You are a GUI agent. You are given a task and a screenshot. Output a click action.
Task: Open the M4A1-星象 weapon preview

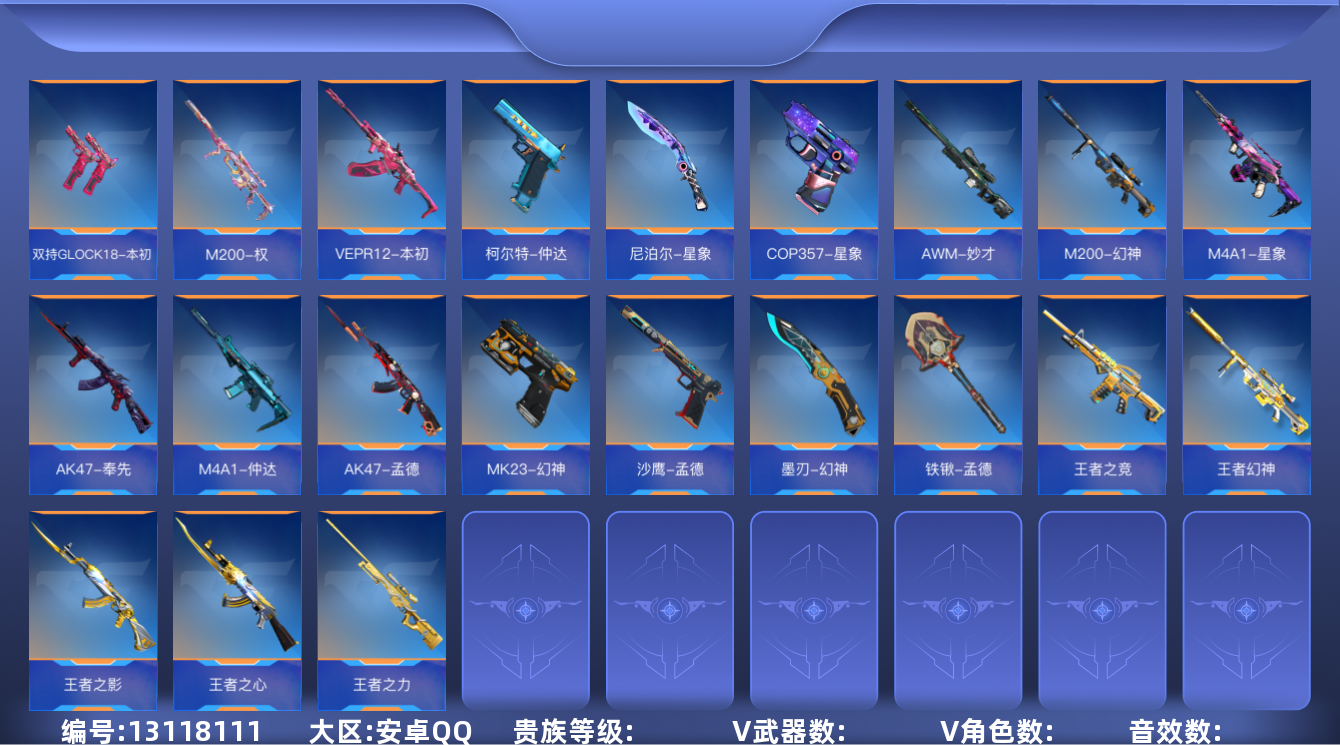[1246, 175]
